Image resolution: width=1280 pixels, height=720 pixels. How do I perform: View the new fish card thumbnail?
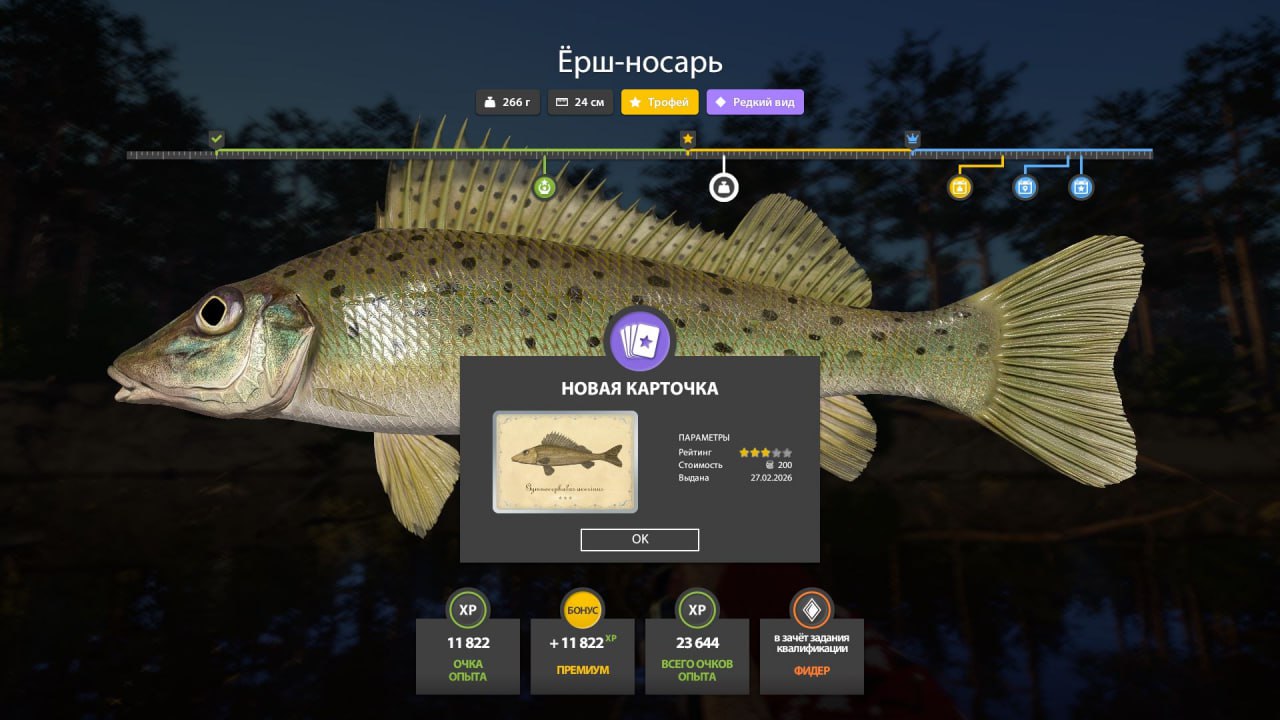(565, 462)
